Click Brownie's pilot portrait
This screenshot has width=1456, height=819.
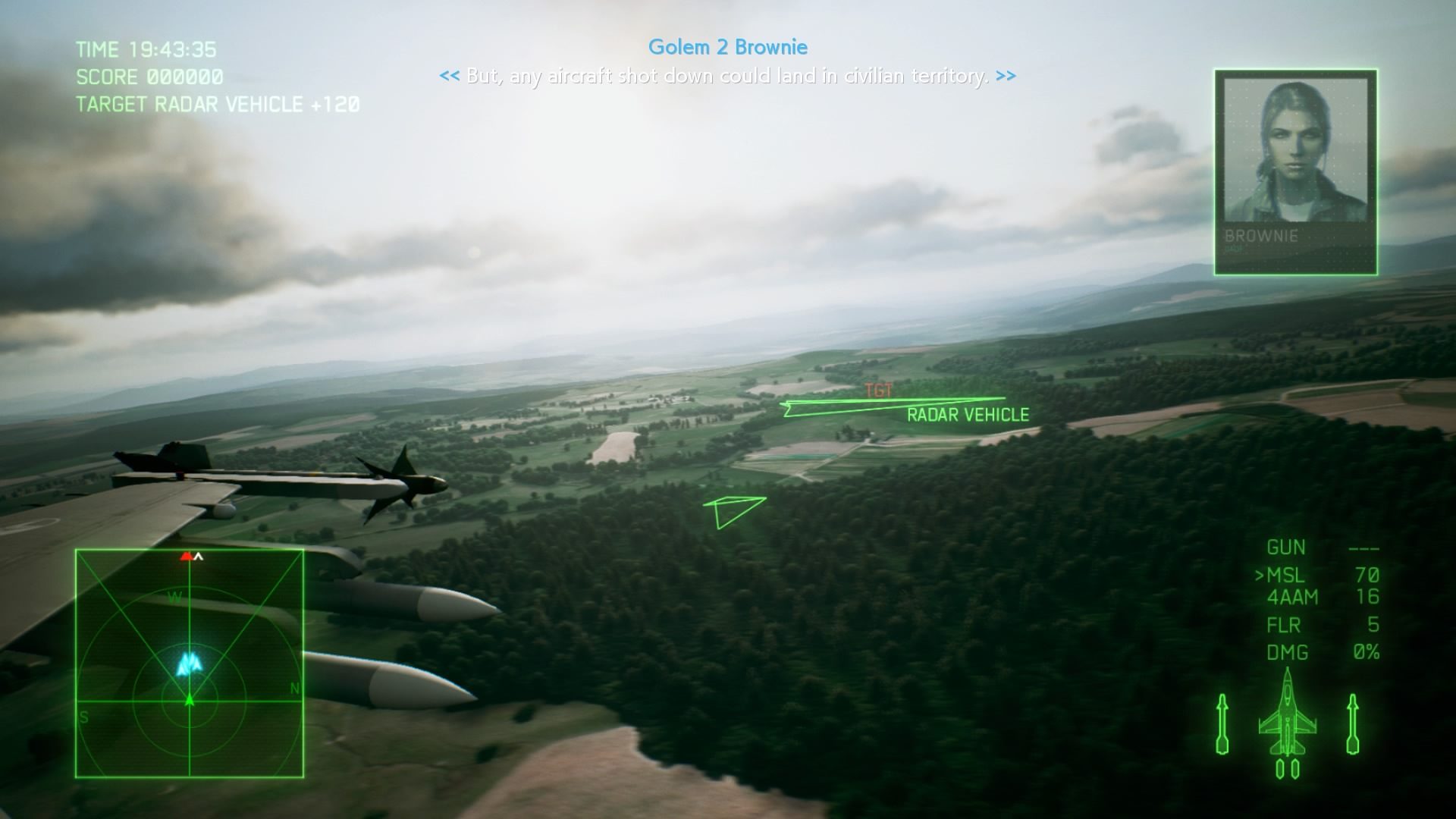(1295, 171)
